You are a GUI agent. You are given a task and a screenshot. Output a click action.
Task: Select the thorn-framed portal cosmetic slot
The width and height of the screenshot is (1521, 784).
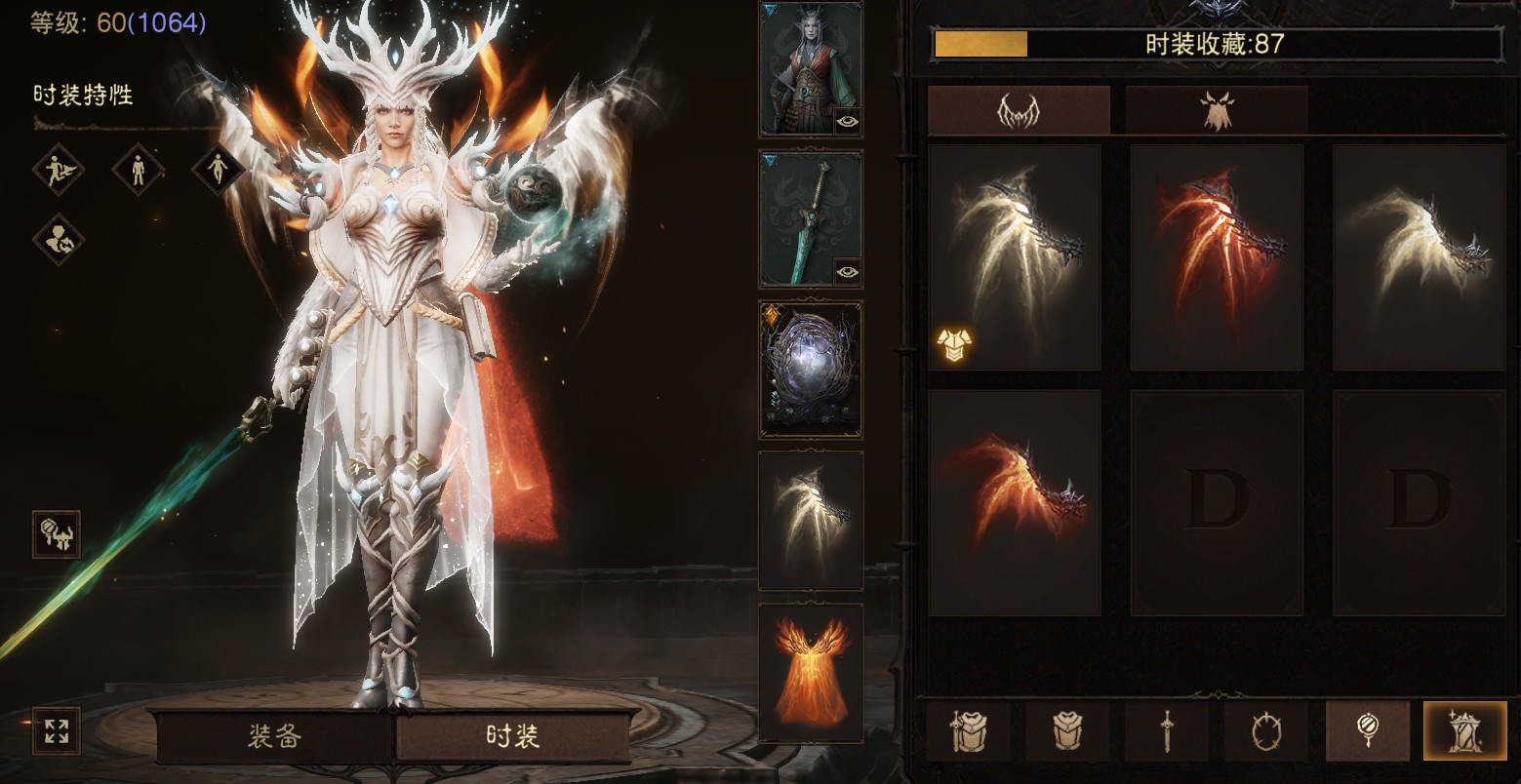[x=810, y=370]
